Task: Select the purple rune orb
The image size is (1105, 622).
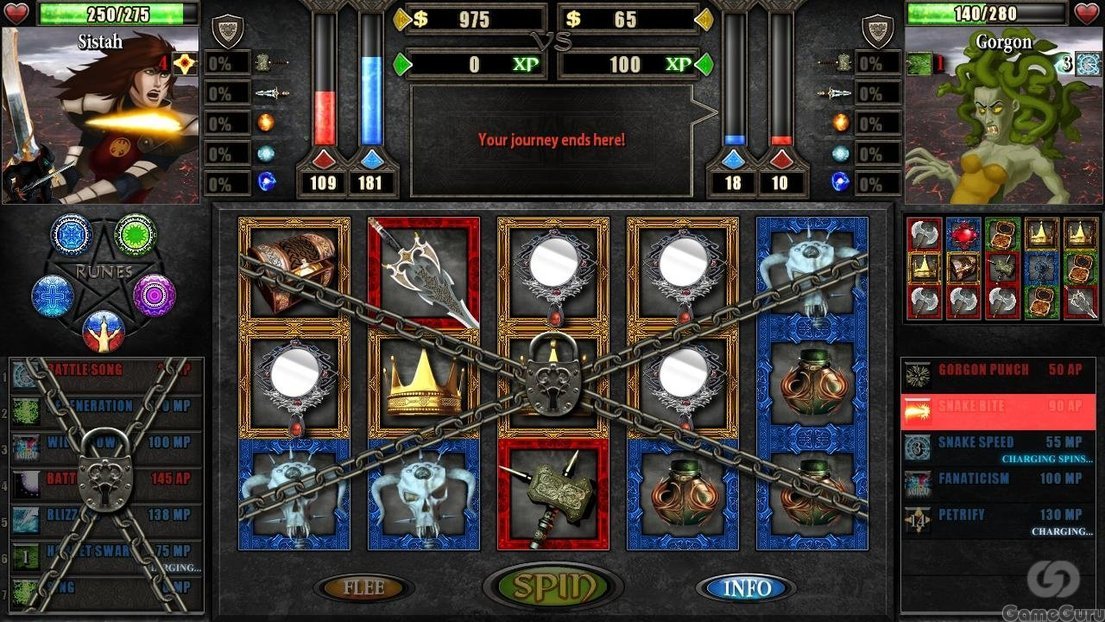Action: pos(154,295)
